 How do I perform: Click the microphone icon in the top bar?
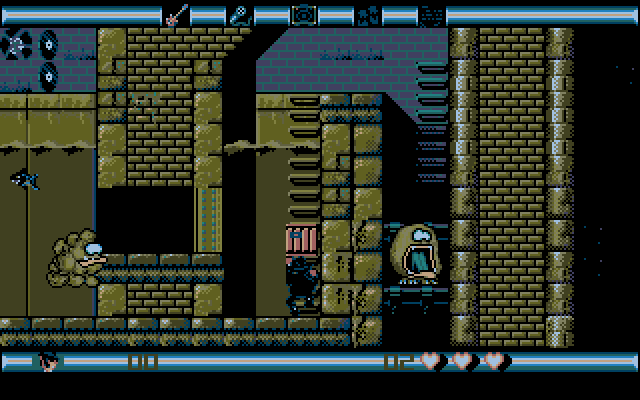tap(240, 15)
